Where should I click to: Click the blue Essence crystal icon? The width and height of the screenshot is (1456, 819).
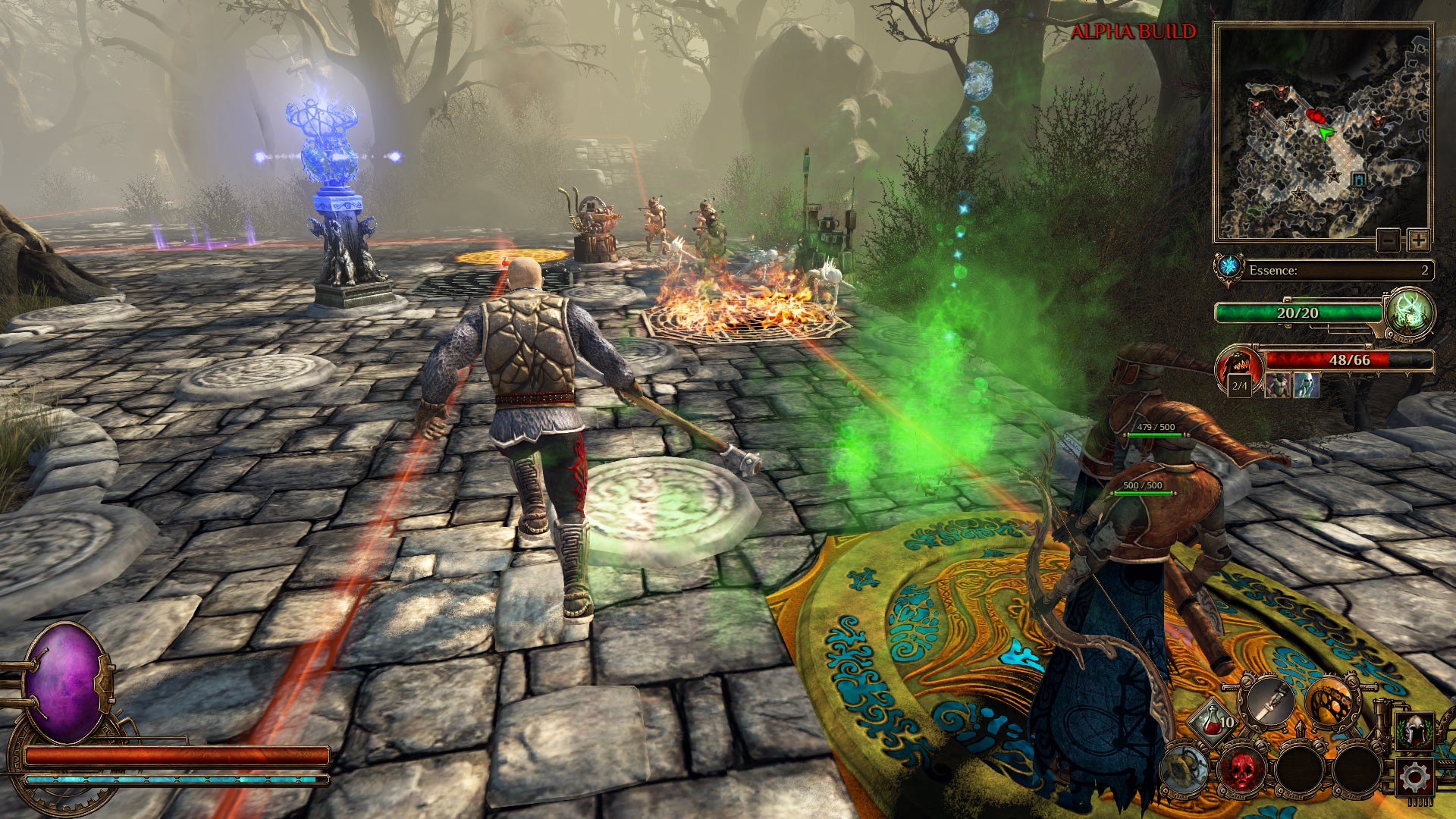[x=1228, y=268]
